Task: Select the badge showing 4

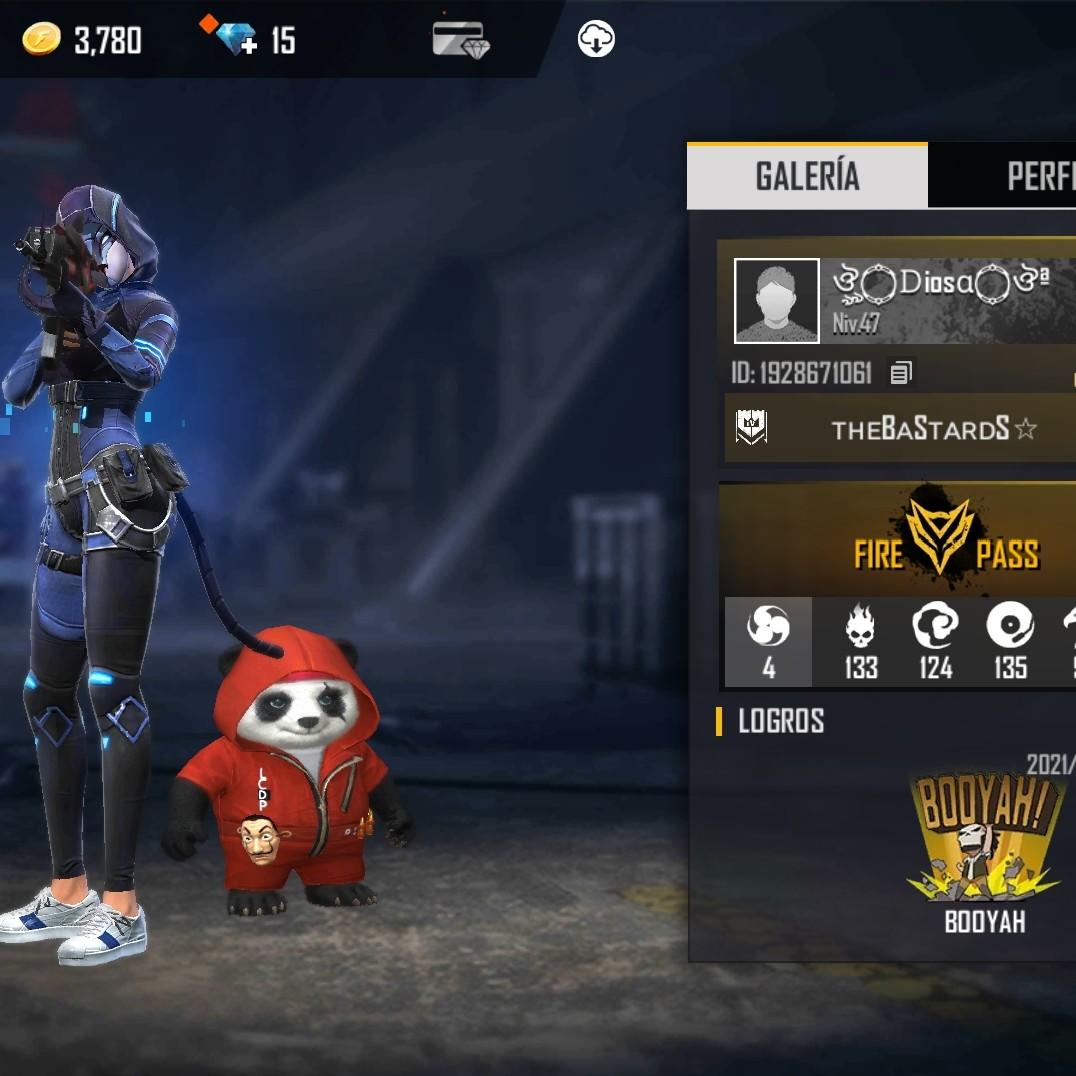Action: pos(768,642)
